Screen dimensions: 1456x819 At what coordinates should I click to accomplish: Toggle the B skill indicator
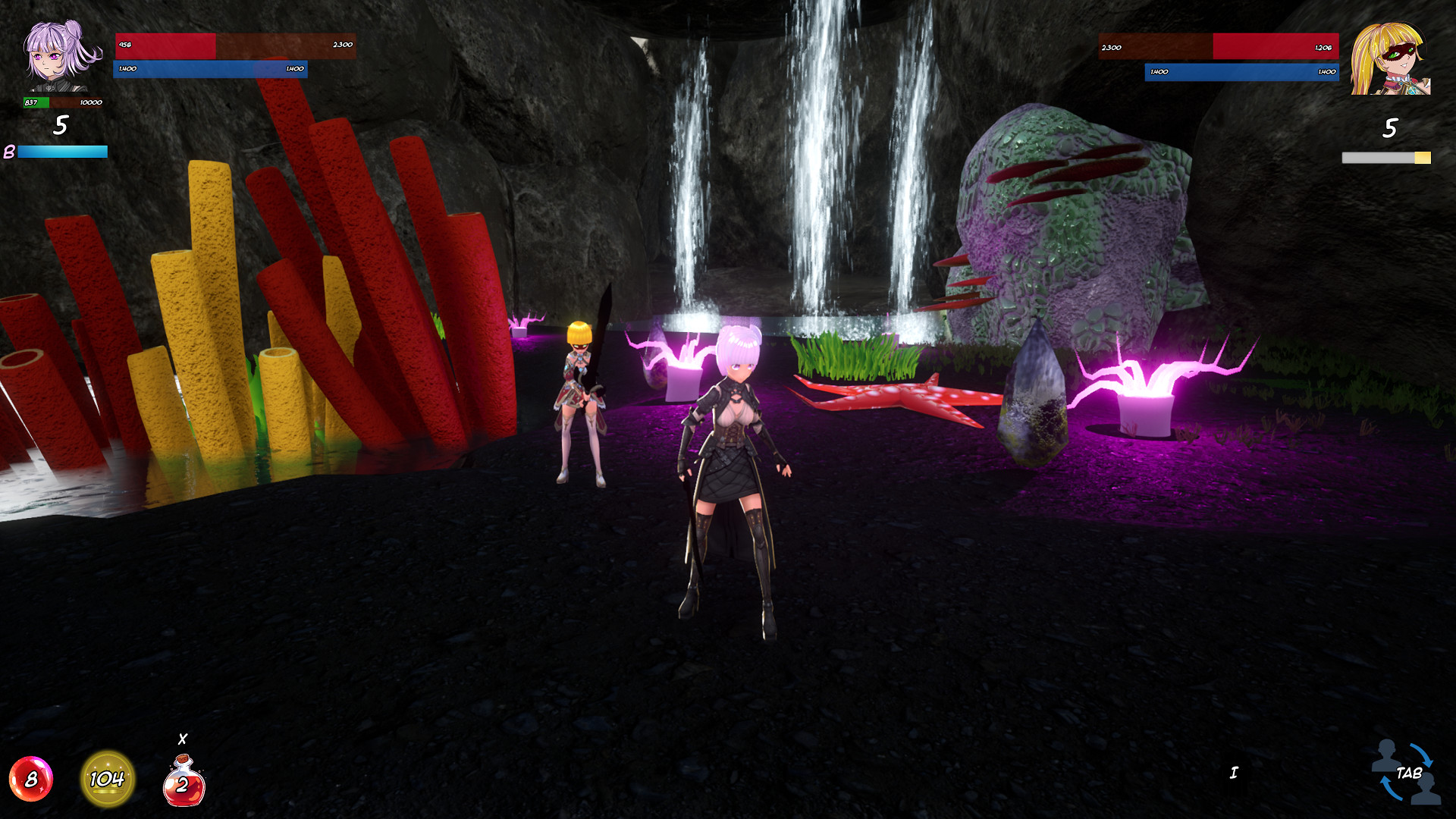tap(9, 152)
